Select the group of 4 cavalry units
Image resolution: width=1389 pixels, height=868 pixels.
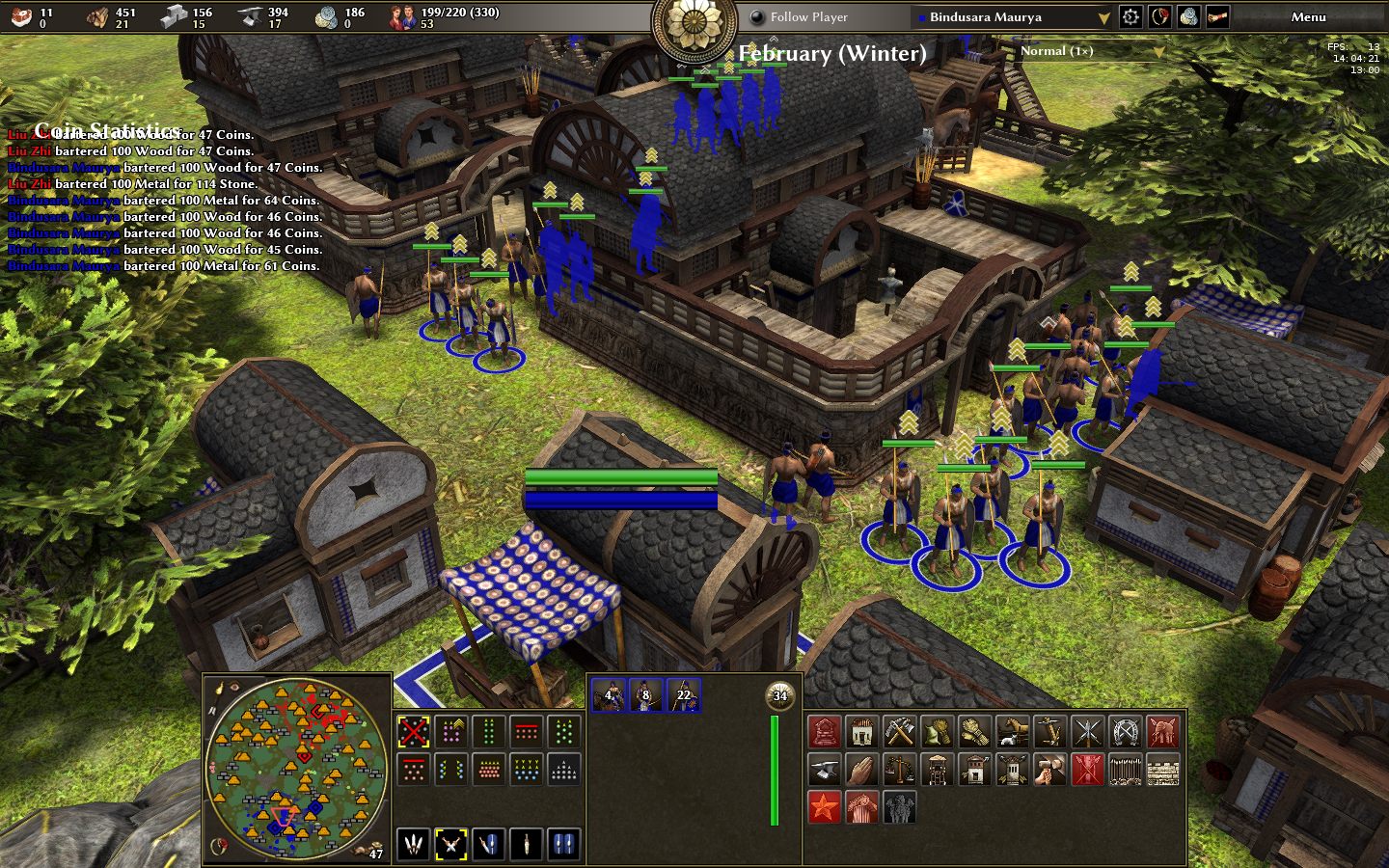[x=609, y=694]
